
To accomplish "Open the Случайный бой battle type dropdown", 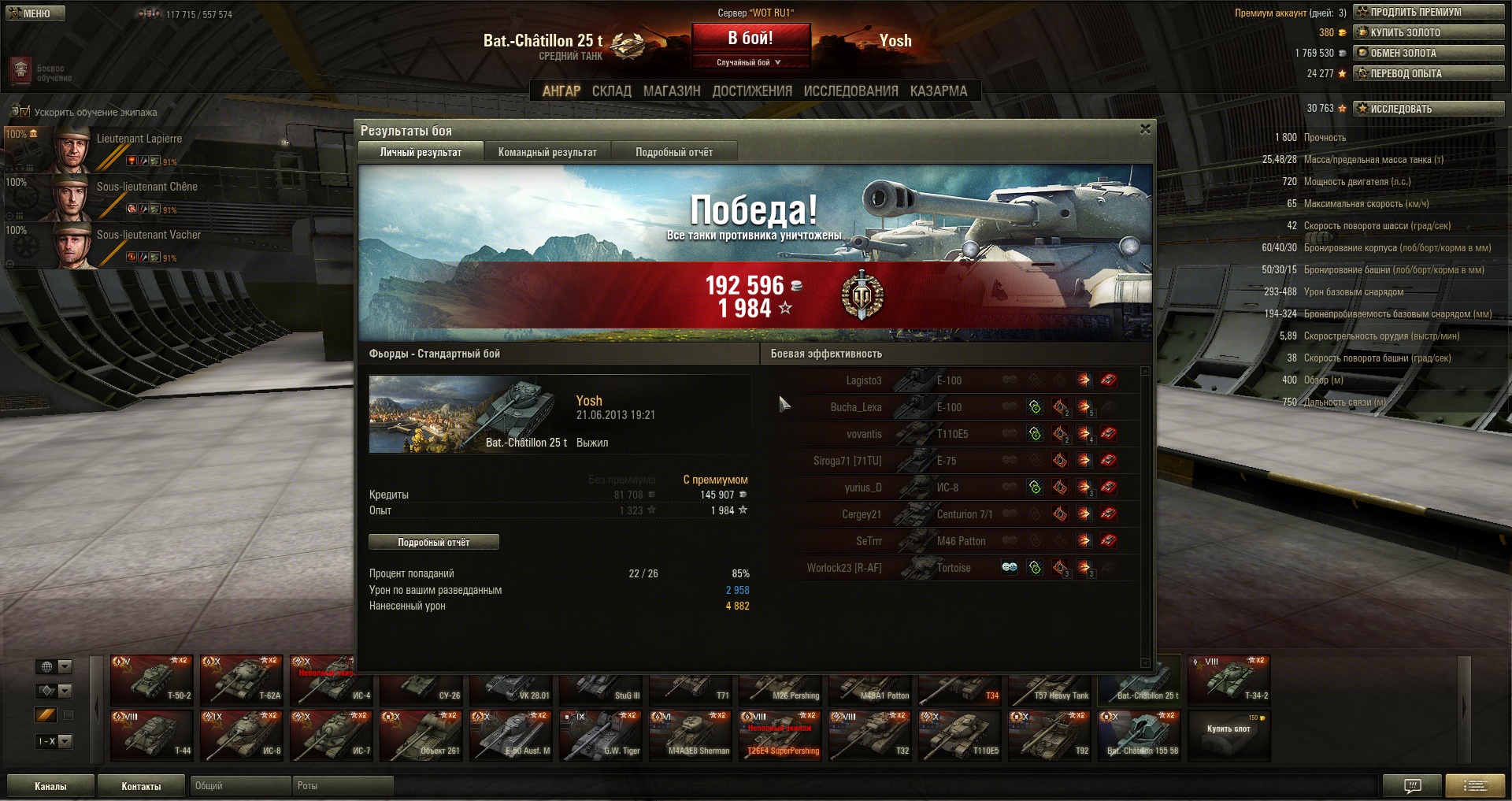I will click(750, 62).
